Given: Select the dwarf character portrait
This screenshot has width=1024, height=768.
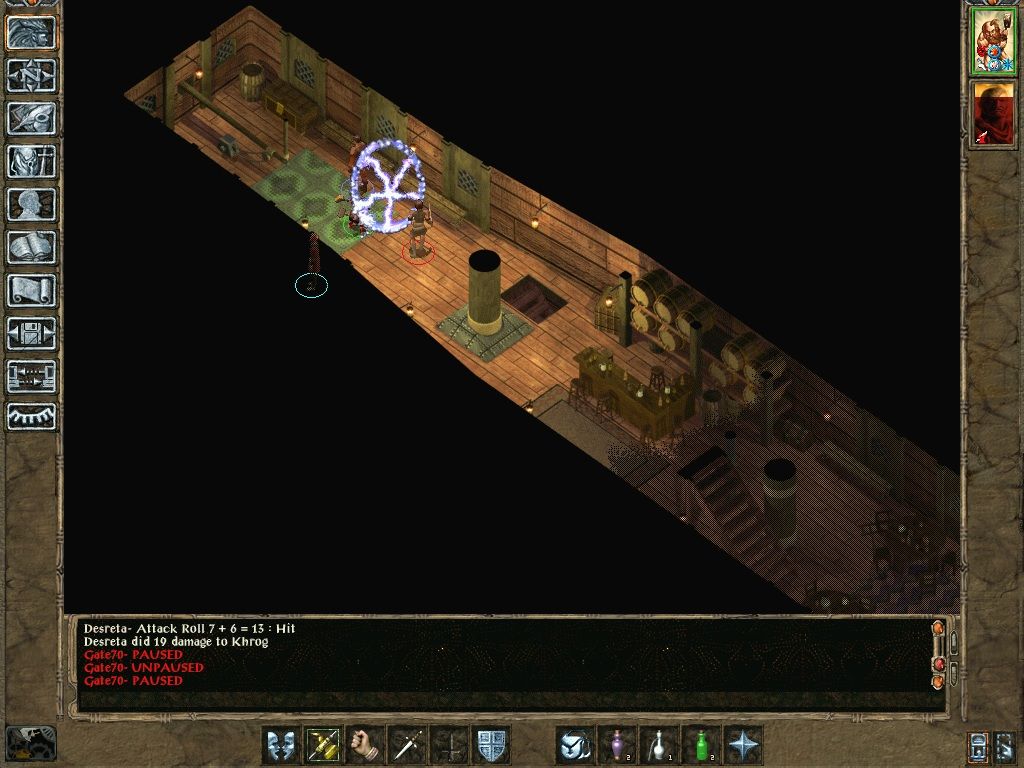Looking at the screenshot, I should pos(993,42).
